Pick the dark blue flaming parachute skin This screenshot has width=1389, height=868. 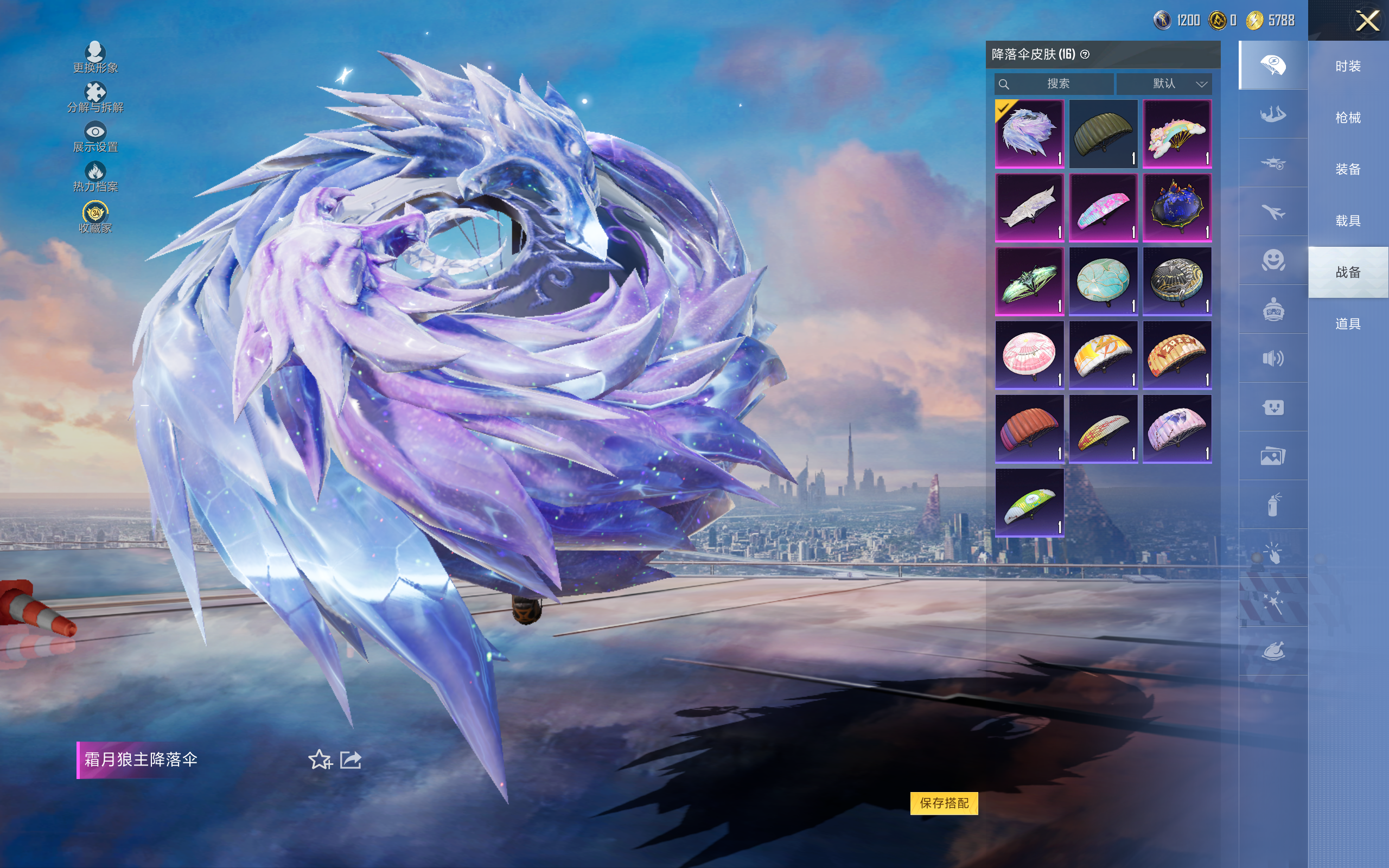1177,208
